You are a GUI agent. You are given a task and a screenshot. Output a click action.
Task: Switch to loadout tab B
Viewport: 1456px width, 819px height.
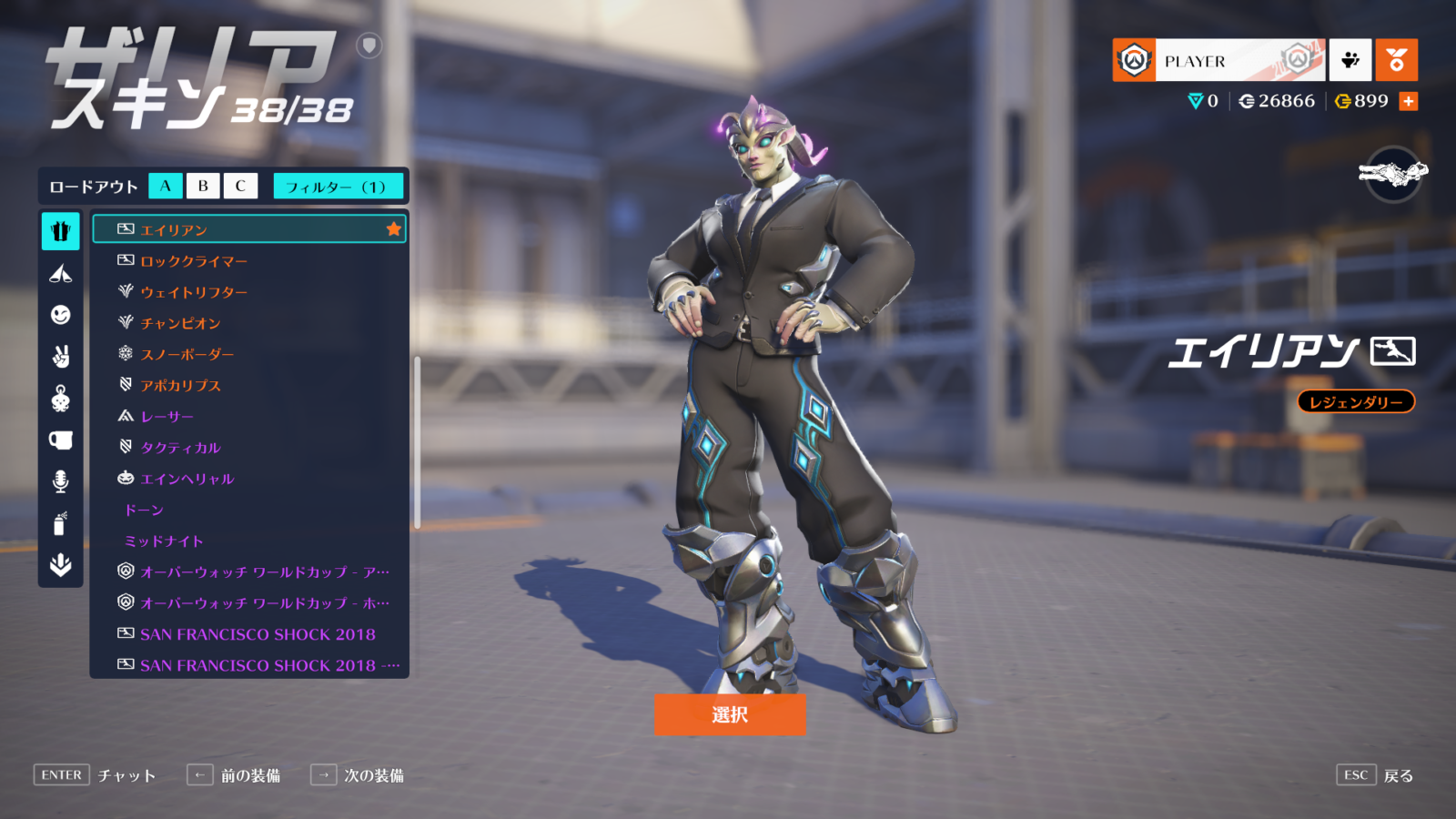[x=202, y=186]
